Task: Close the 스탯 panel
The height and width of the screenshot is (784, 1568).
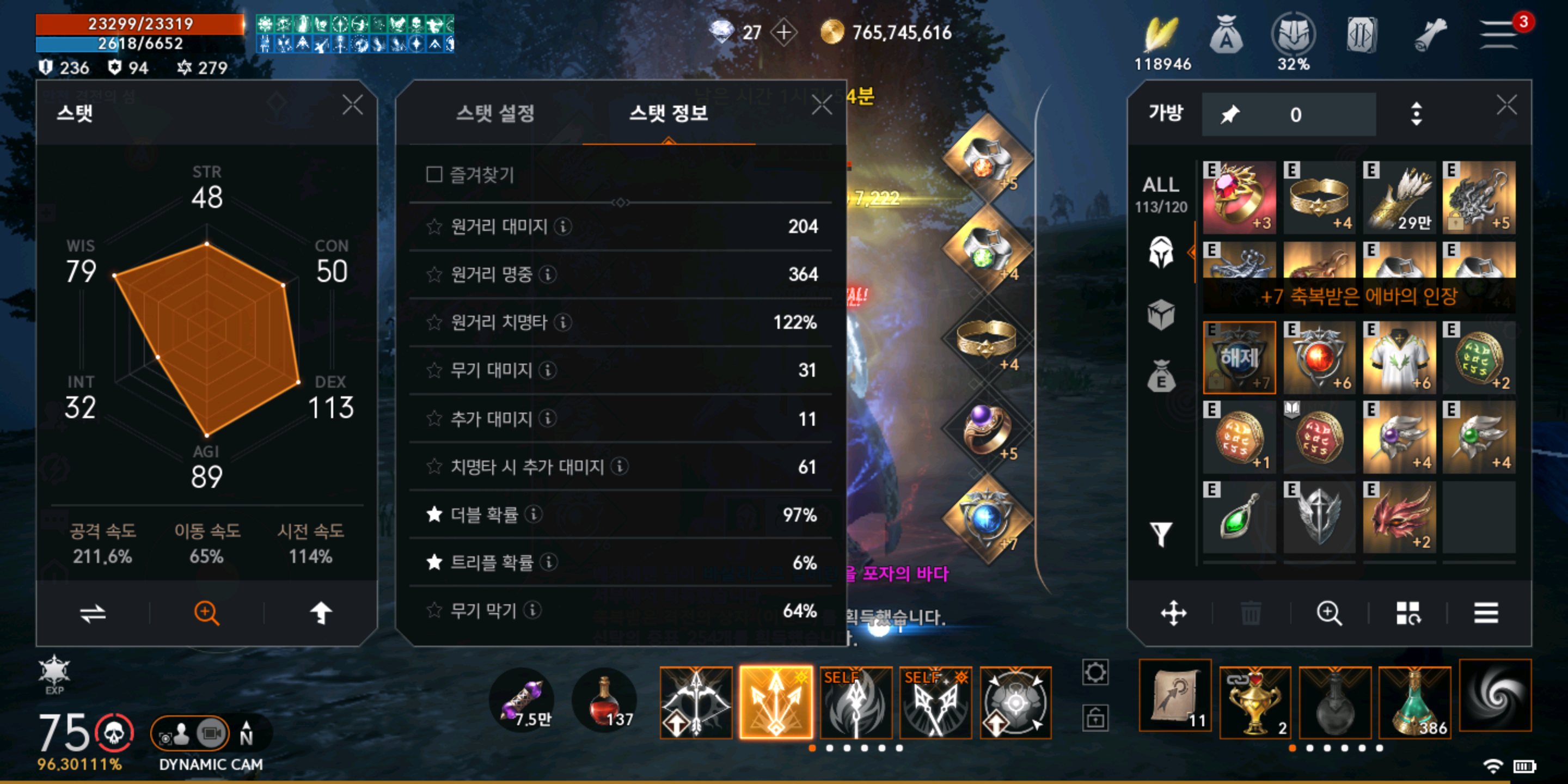Action: [352, 105]
